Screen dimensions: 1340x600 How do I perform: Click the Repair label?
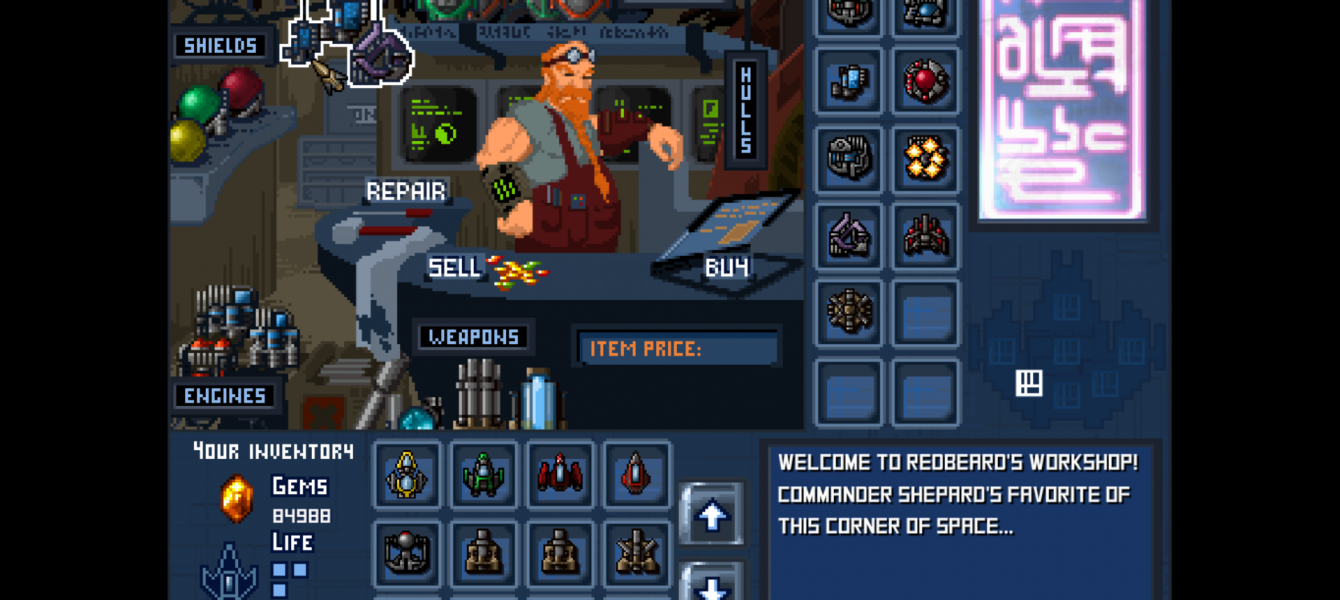pos(406,191)
